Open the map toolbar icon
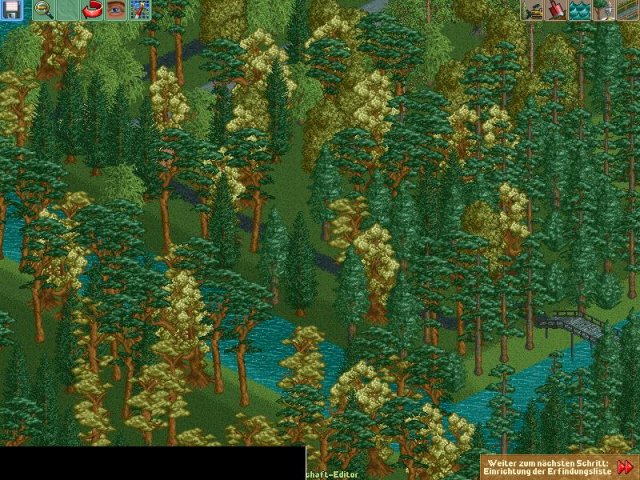This screenshot has height=480, width=640. [x=140, y=11]
